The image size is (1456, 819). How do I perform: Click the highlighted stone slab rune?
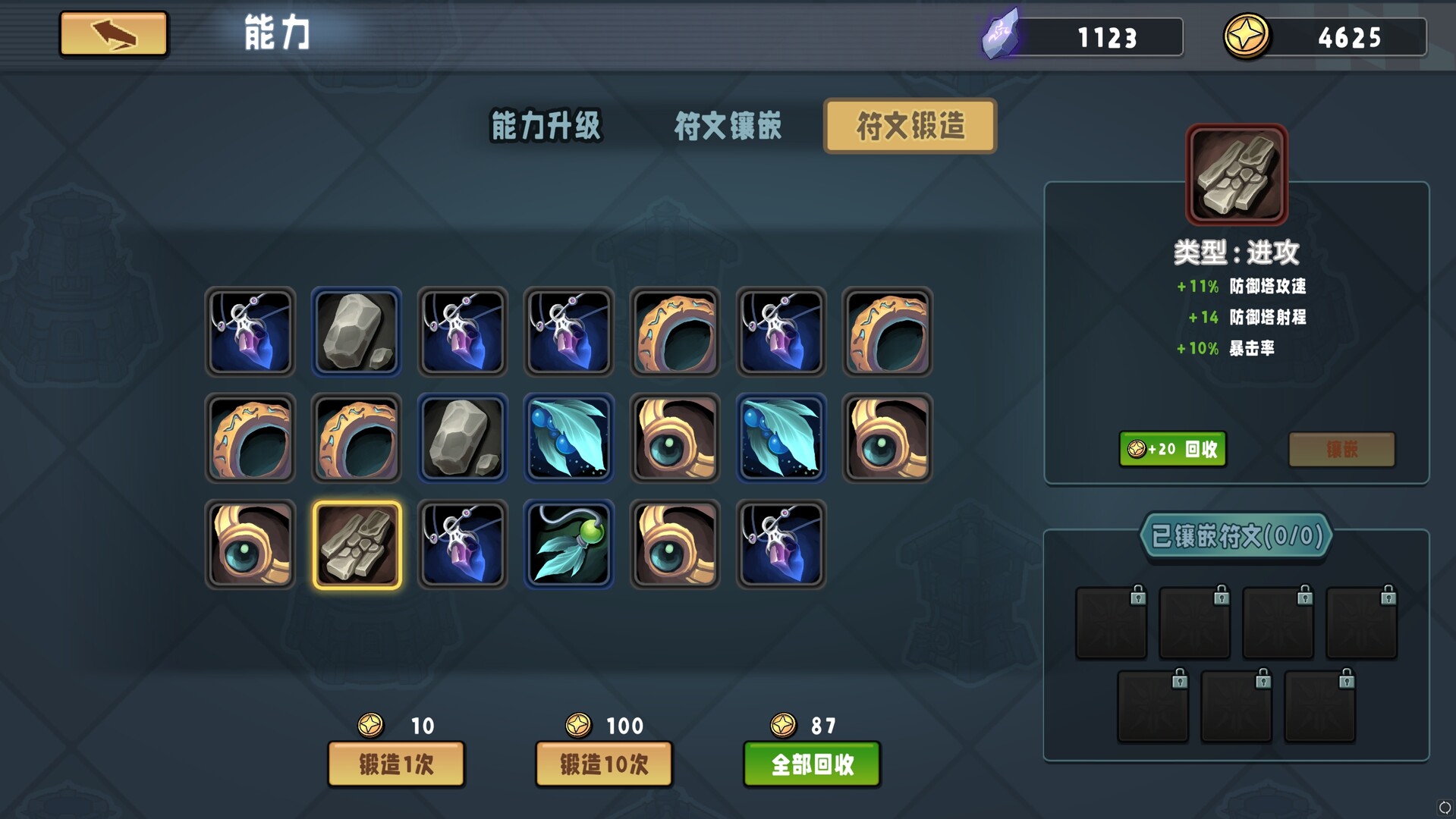pyautogui.click(x=356, y=544)
